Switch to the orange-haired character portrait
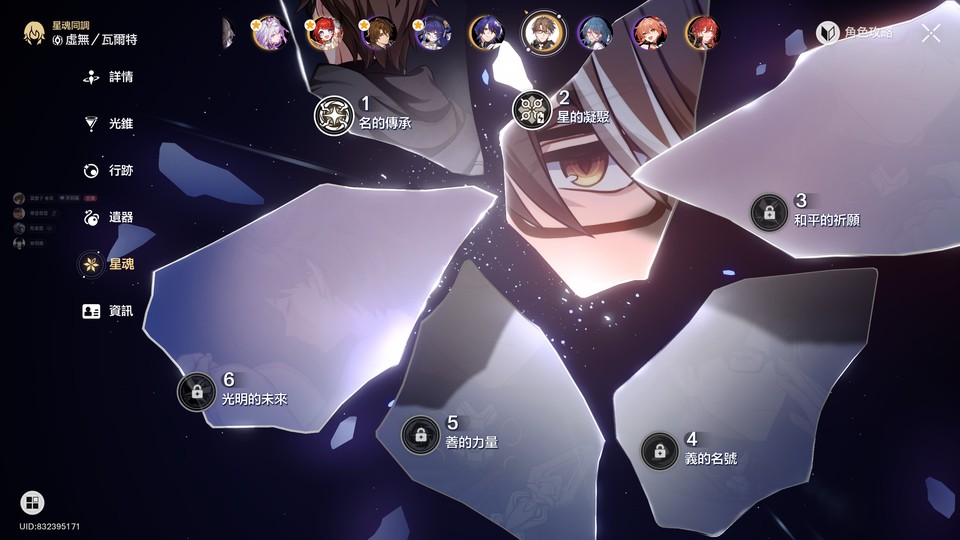960x540 pixels. [650, 33]
